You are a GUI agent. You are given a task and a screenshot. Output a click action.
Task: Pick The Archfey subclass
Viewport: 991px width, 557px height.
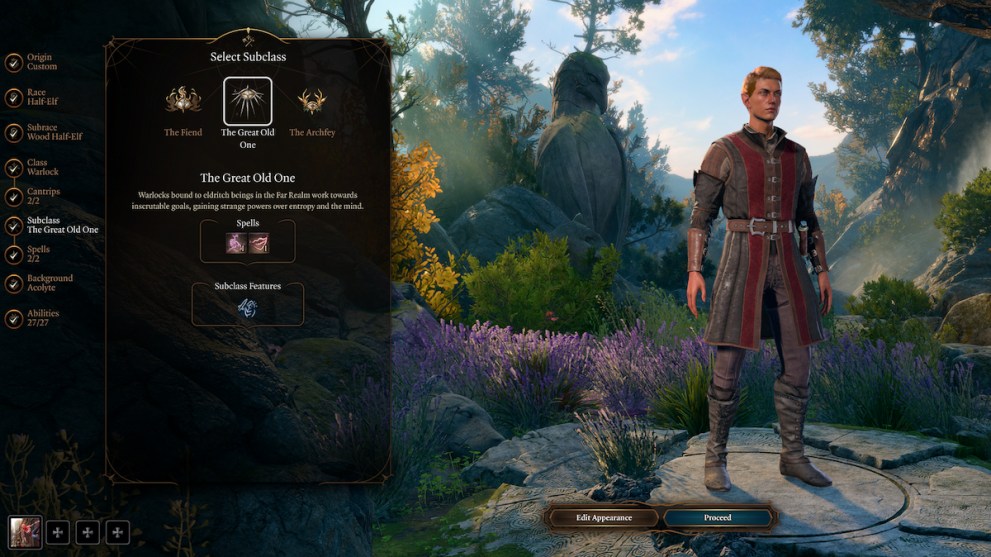[311, 101]
